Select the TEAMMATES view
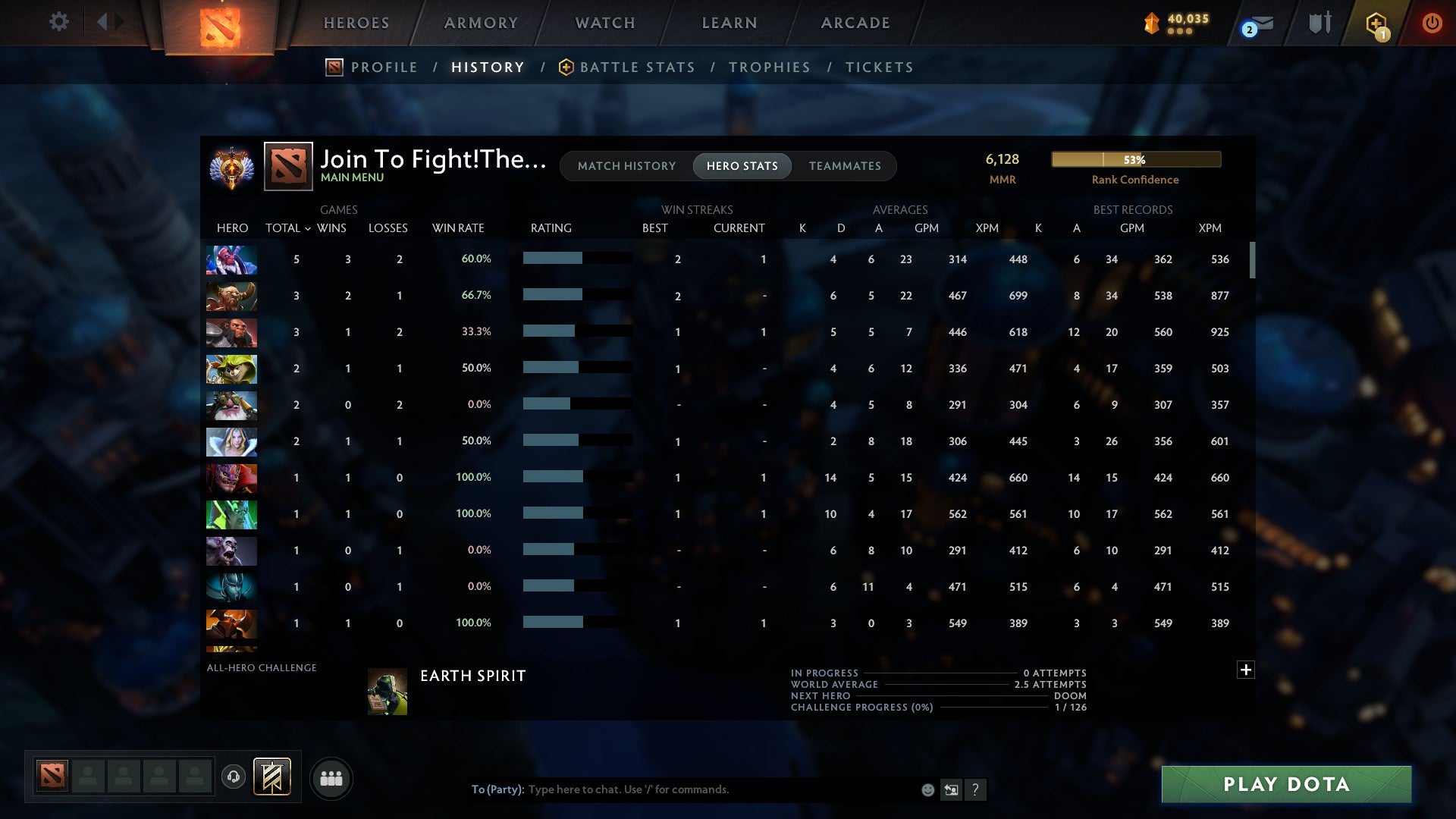1456x819 pixels. pos(845,165)
